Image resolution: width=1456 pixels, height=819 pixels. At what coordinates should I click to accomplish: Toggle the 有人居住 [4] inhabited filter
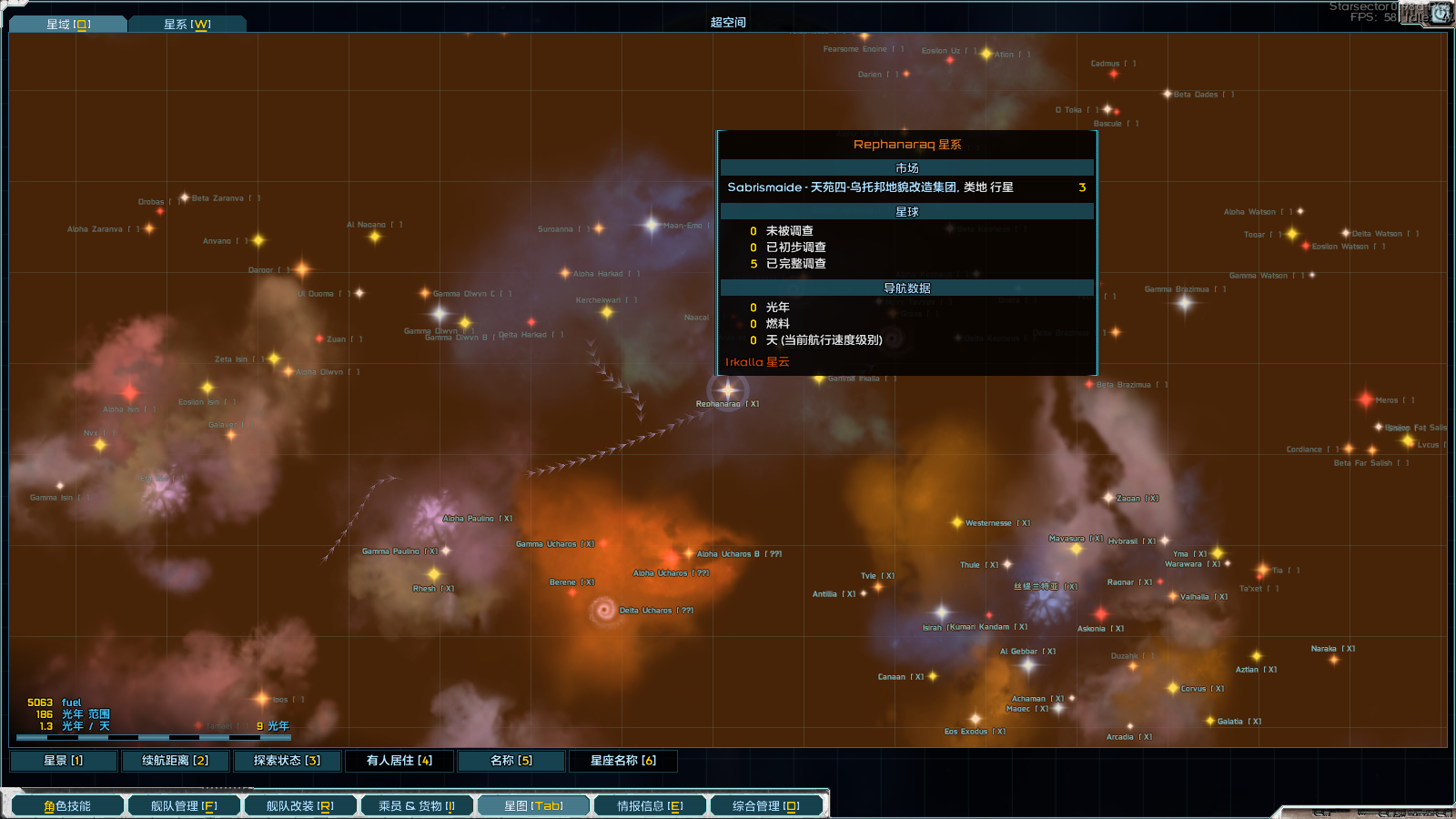399,760
